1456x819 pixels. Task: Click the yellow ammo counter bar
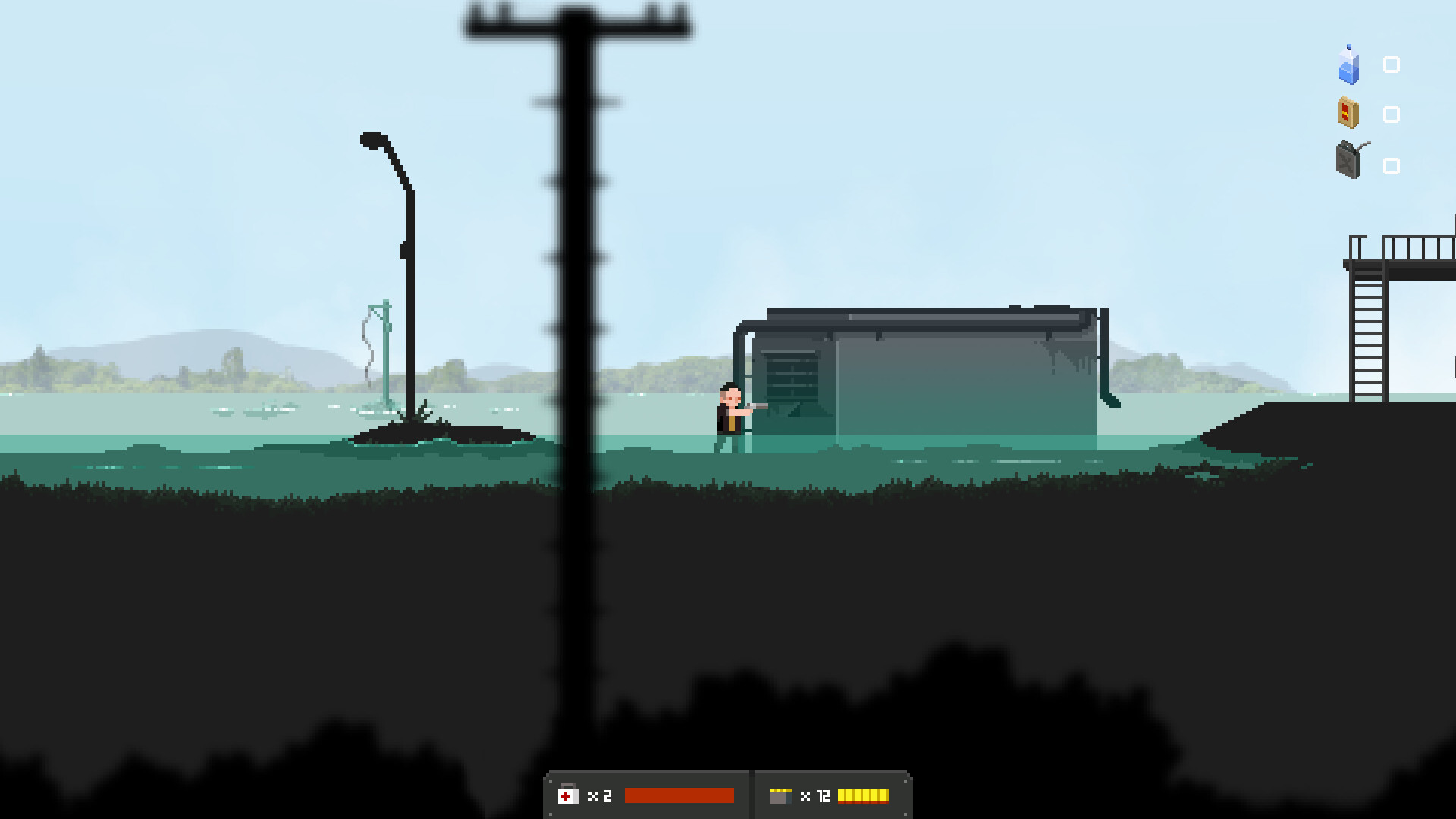864,795
